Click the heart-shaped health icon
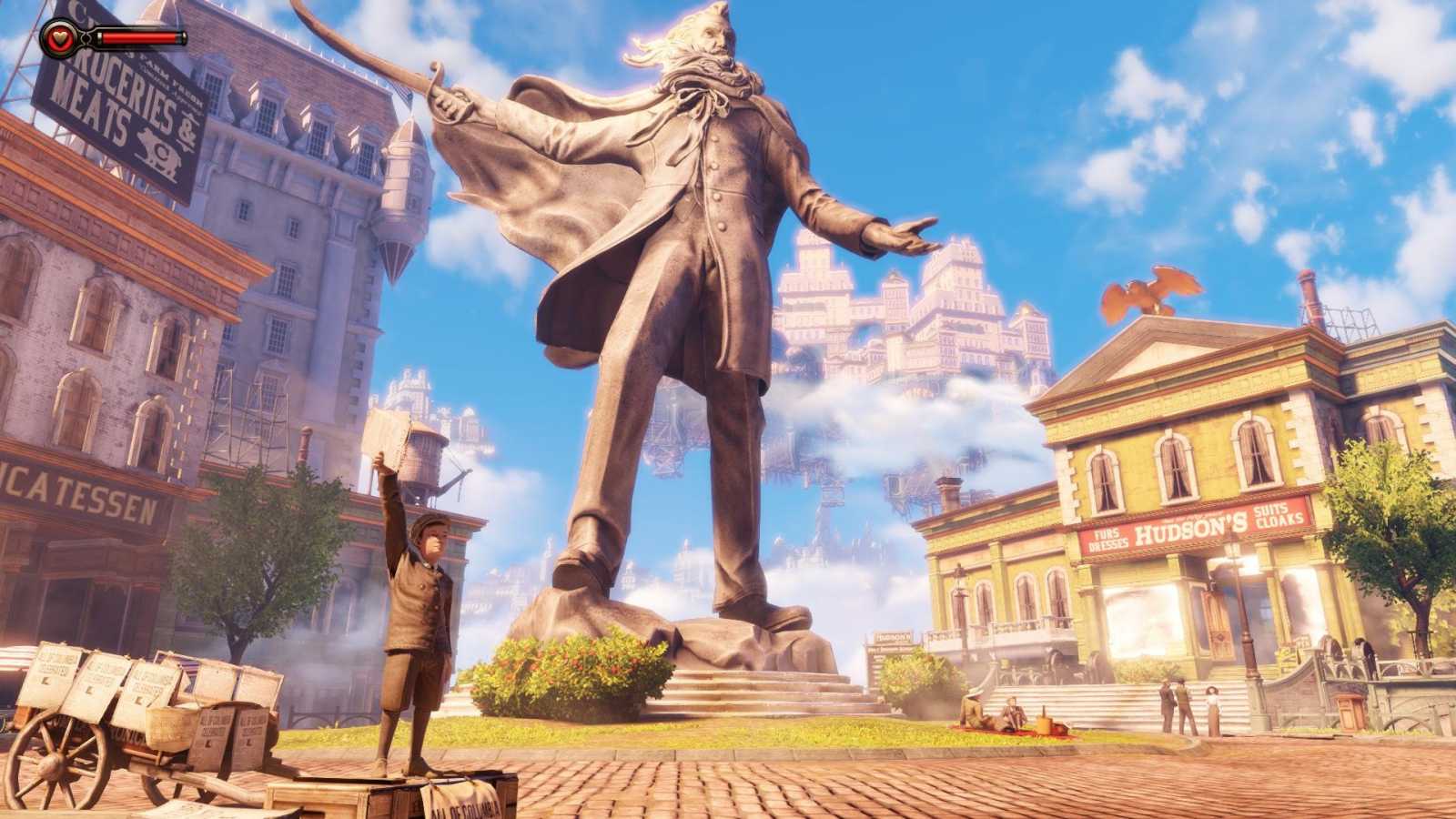Viewport: 1456px width, 819px height. pyautogui.click(x=60, y=38)
